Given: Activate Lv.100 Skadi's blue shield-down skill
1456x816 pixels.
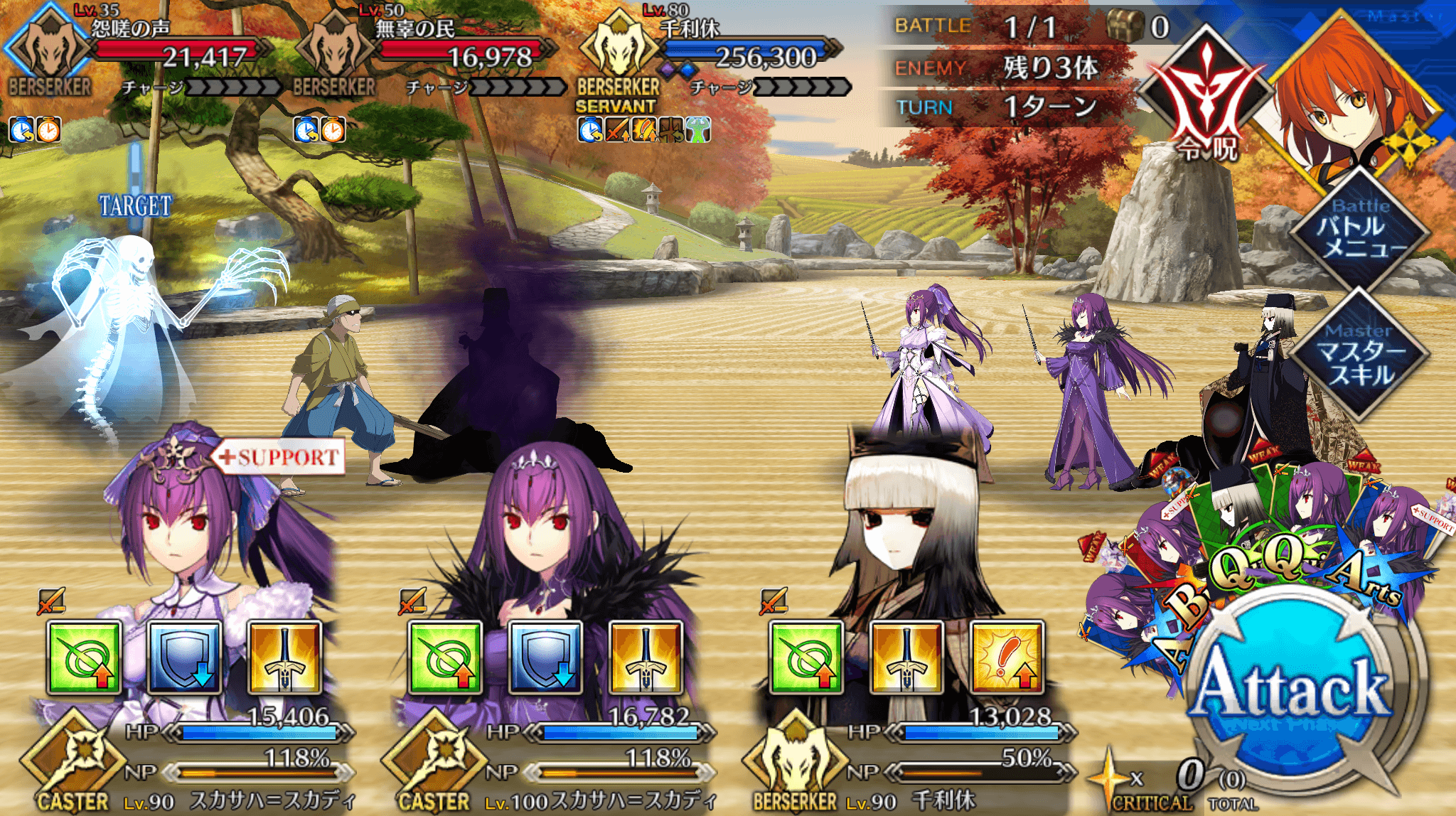Looking at the screenshot, I should [545, 658].
